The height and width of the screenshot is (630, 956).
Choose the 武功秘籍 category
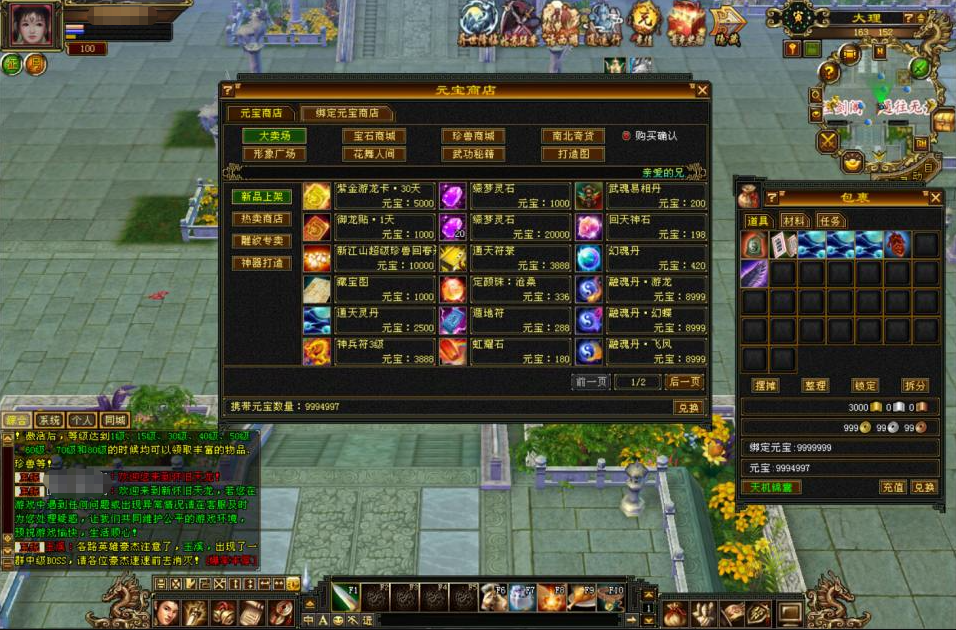[473, 155]
